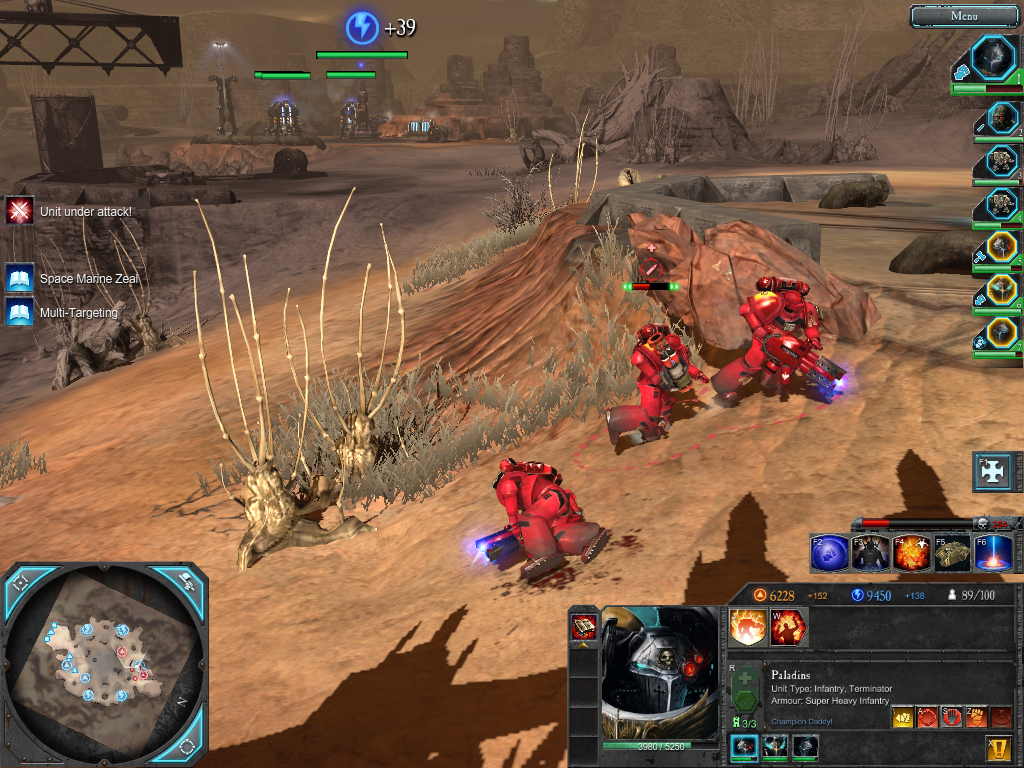This screenshot has width=1024, height=768.
Task: Select squad 2 with the red-eyed helmet
Action: click(x=1001, y=118)
